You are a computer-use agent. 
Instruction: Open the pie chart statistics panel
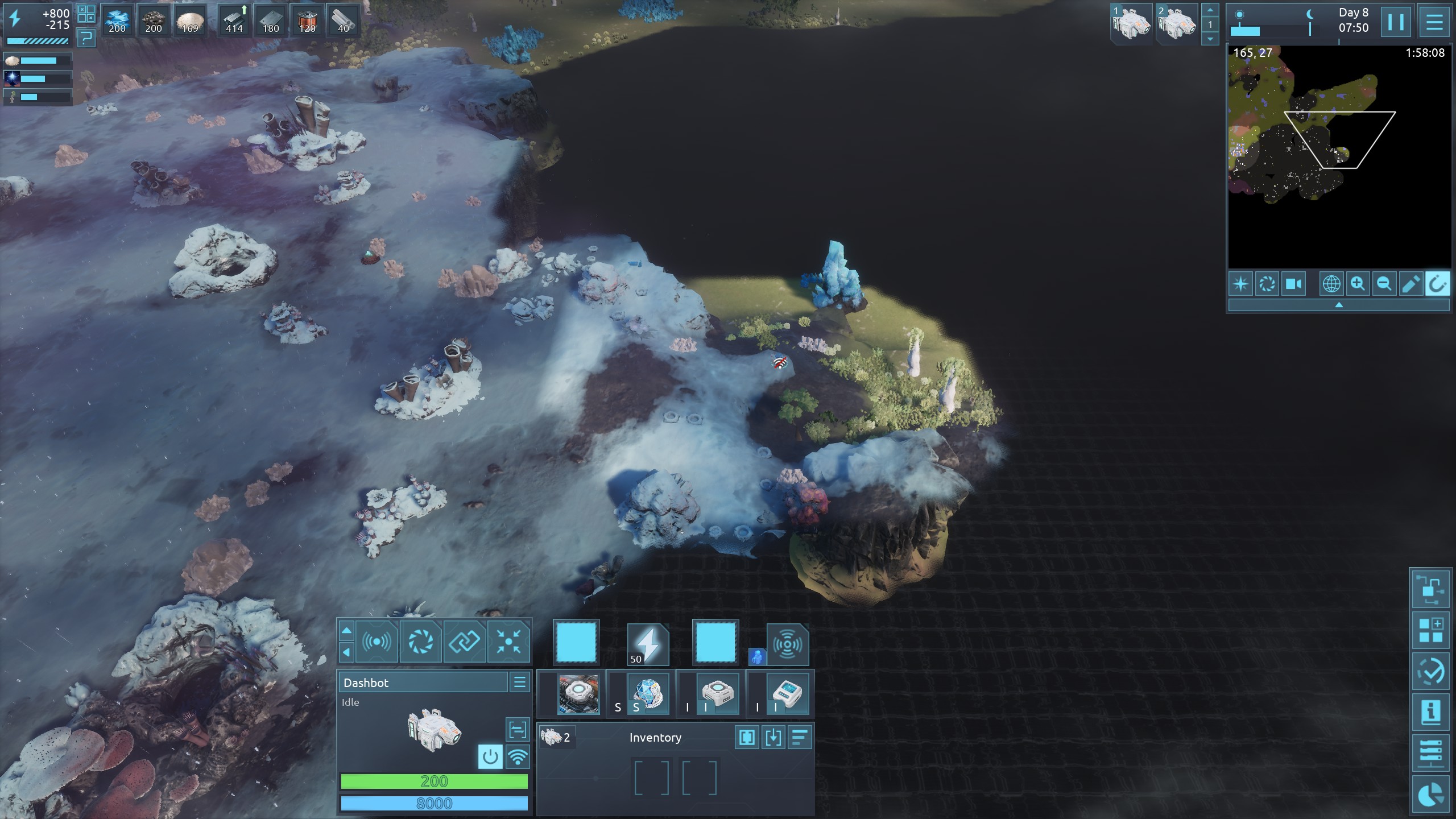pos(1430,795)
